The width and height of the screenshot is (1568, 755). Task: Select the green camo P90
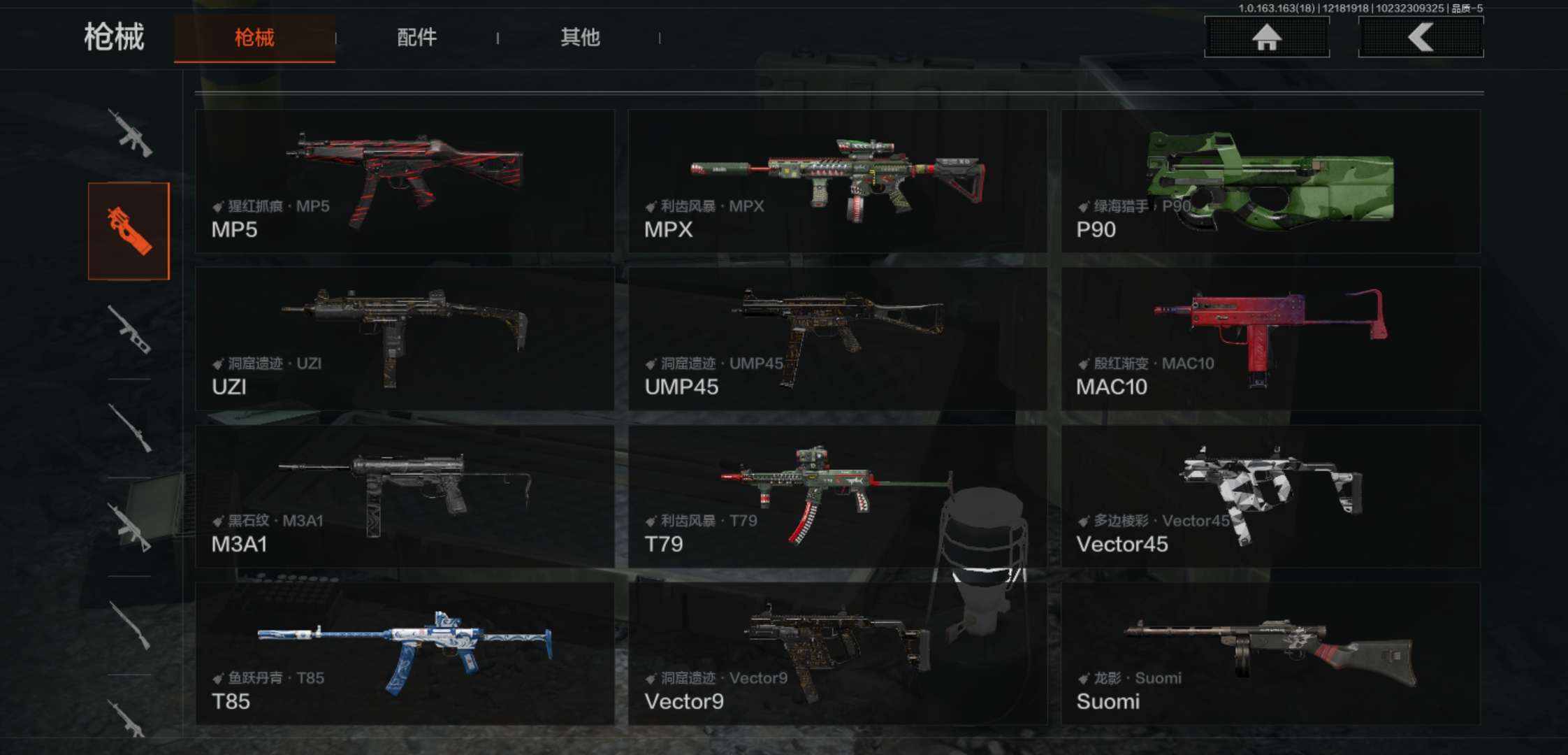tap(1270, 181)
